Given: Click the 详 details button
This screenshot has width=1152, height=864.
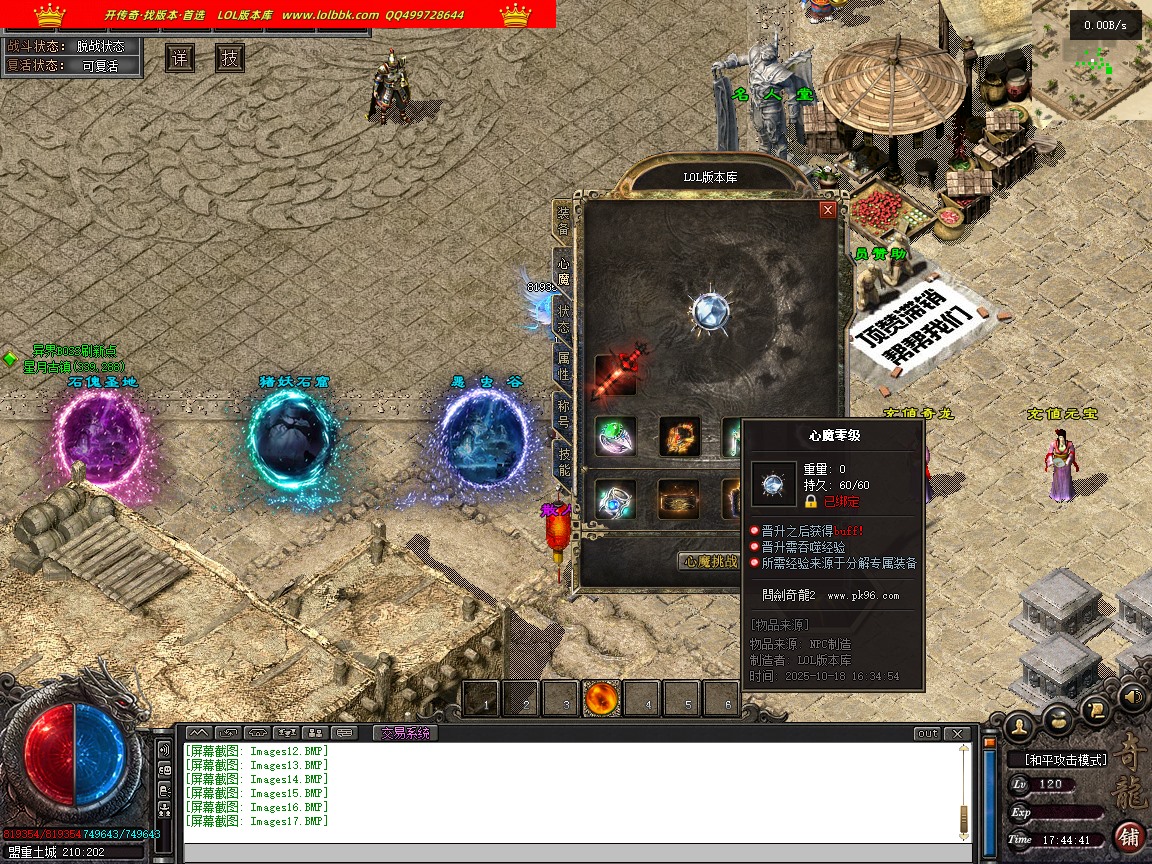Looking at the screenshot, I should 180,58.
